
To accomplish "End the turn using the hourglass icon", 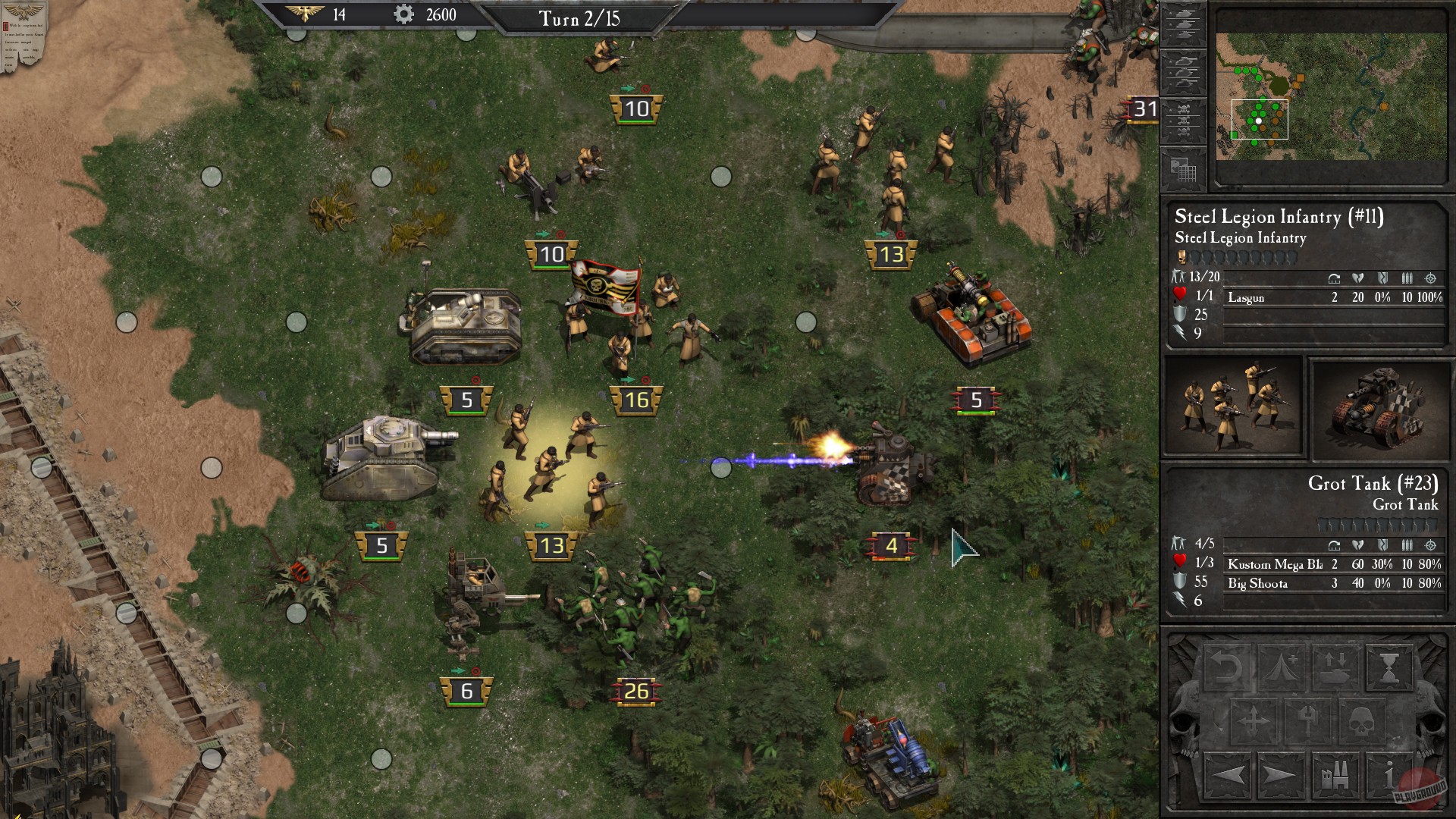I will pyautogui.click(x=1389, y=669).
